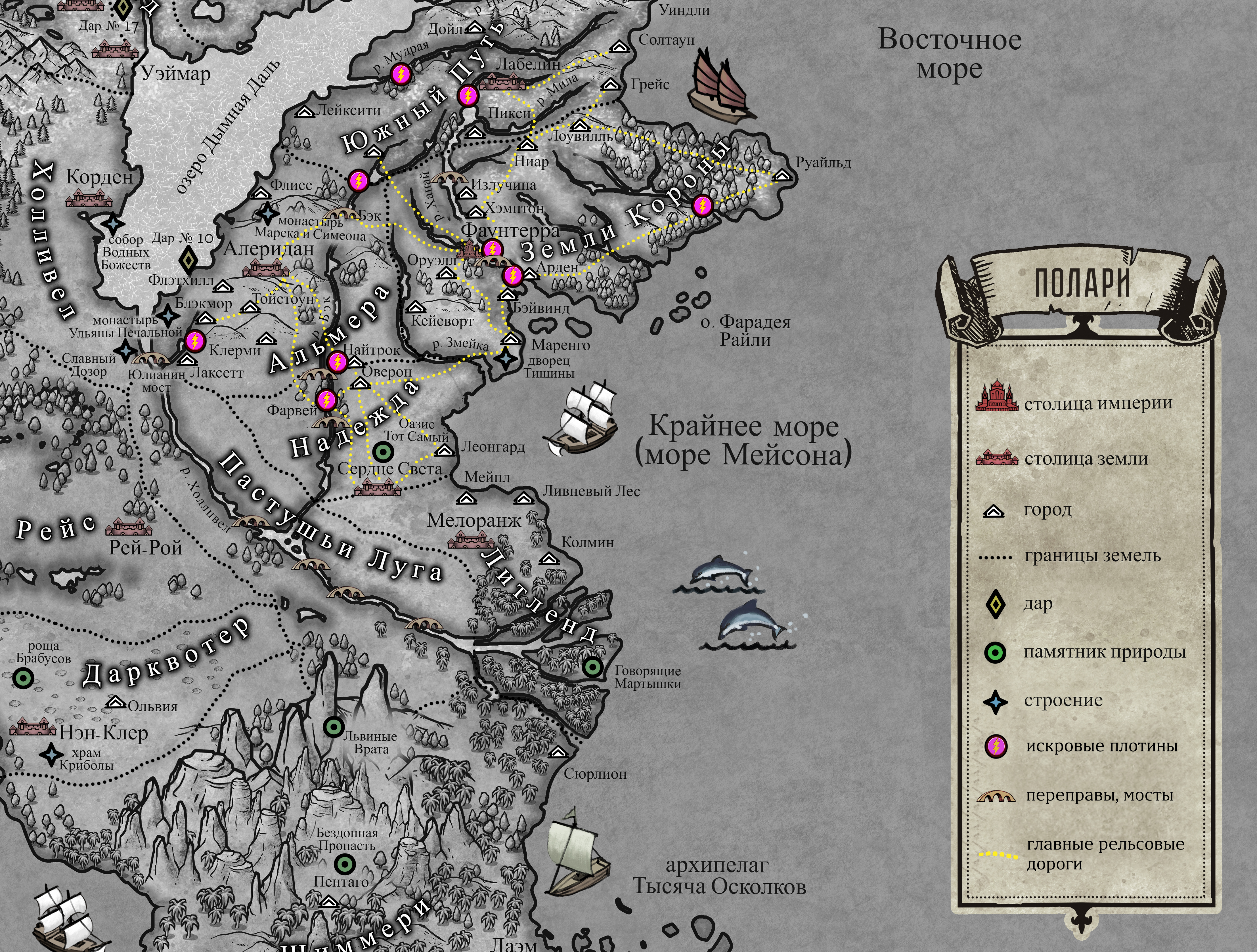The width and height of the screenshot is (1257, 952).
Task: Click the Говорящие Мартышки nature marker
Action: click(593, 666)
